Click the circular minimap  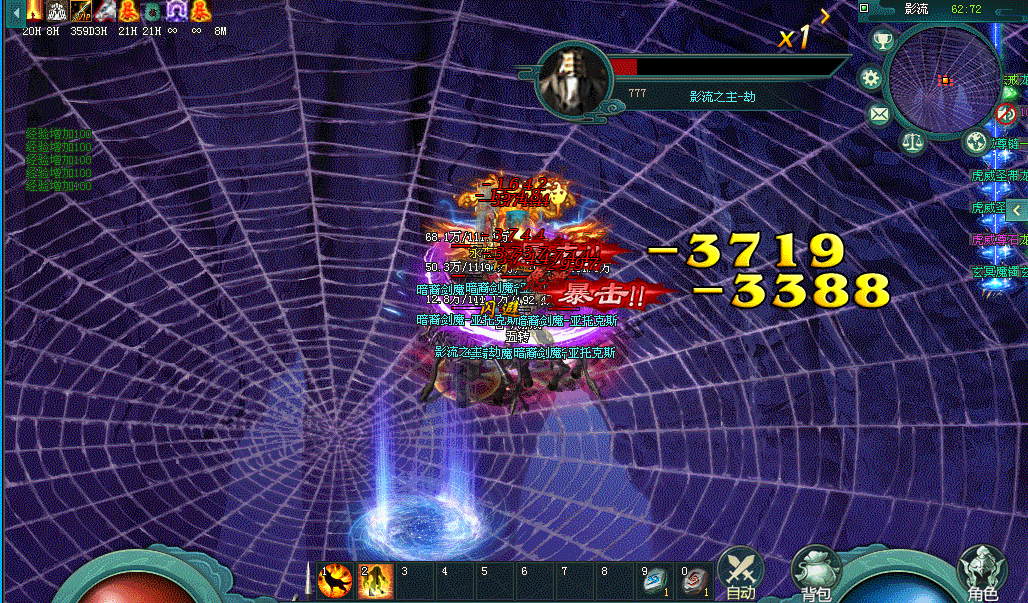(942, 79)
